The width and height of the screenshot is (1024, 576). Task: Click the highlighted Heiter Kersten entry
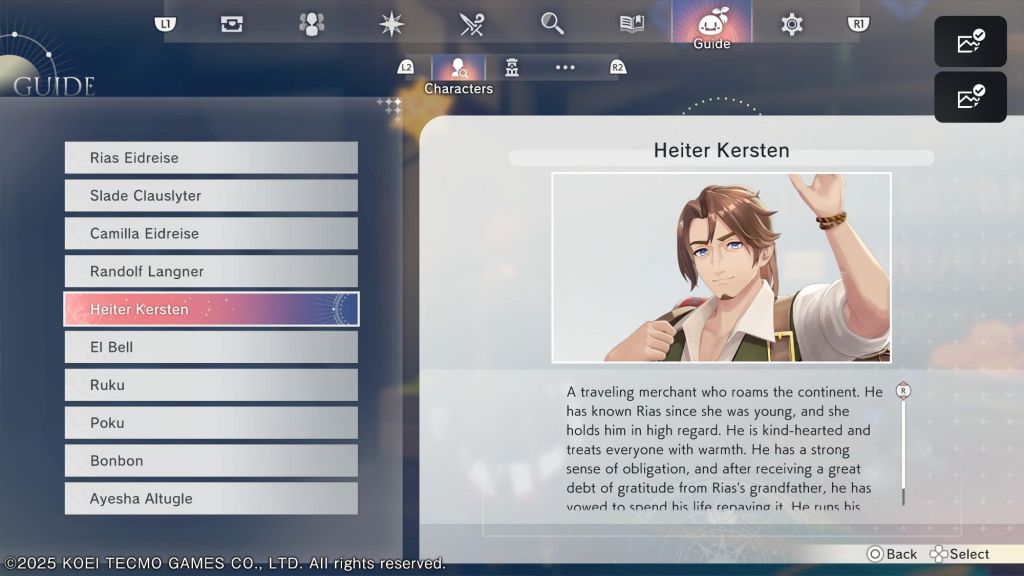(211, 309)
